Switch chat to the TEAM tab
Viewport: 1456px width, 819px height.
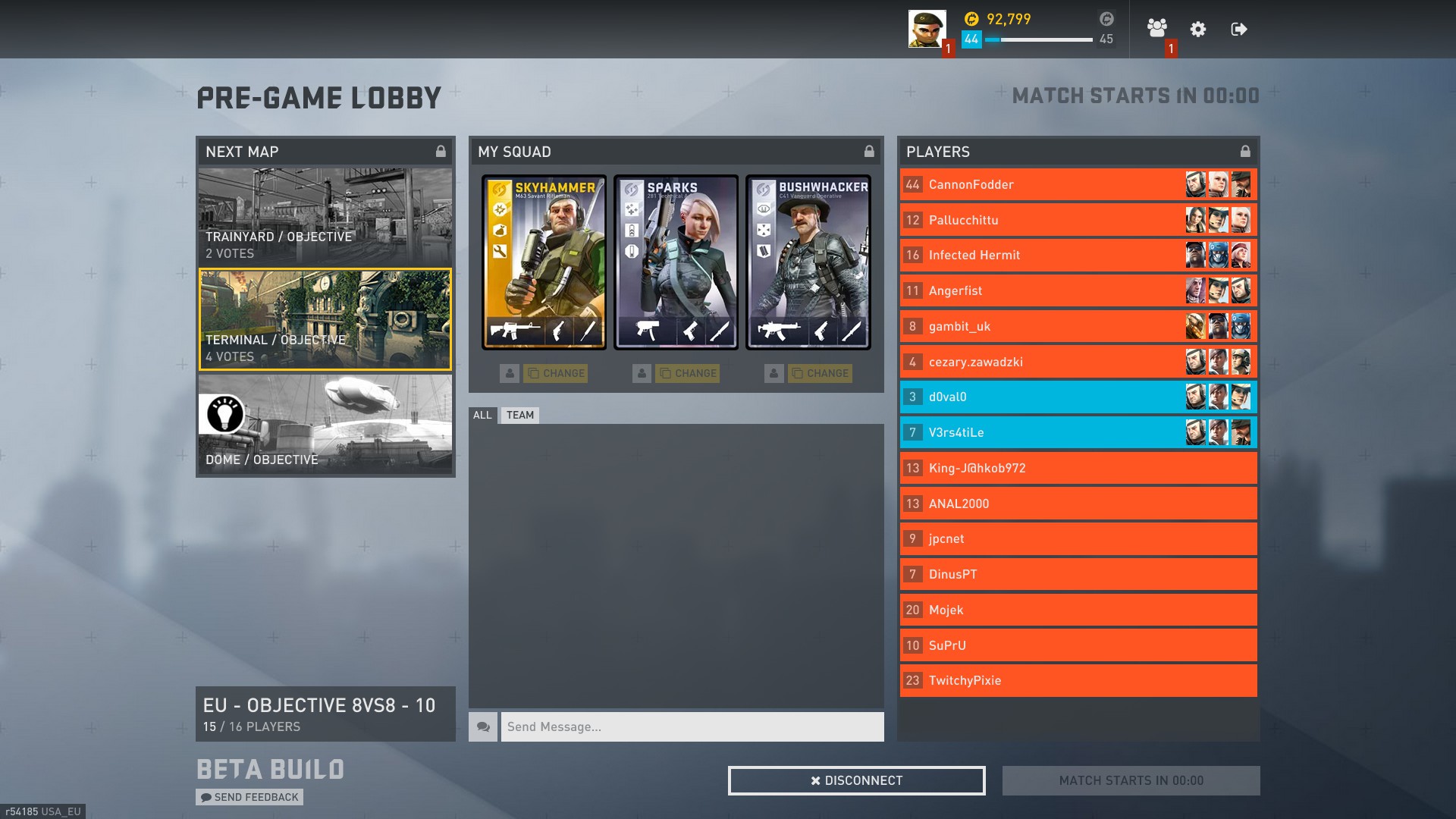[520, 415]
